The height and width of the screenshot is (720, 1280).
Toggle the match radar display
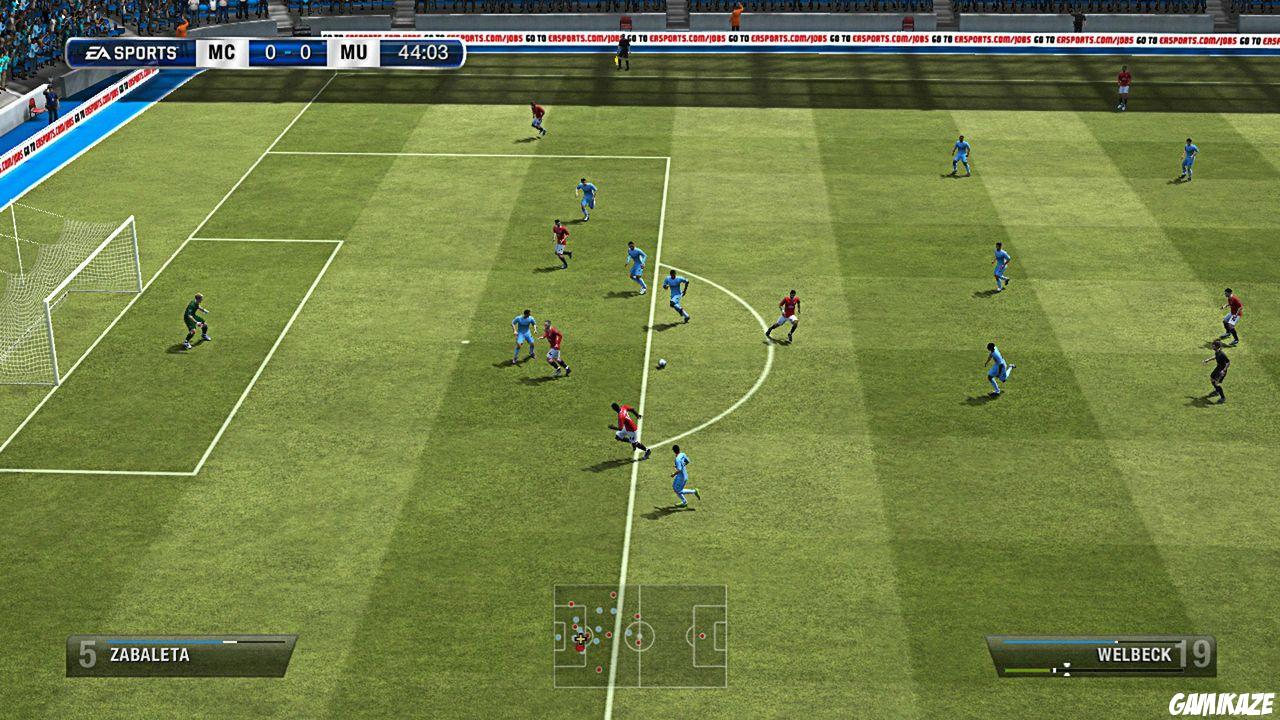(x=640, y=635)
